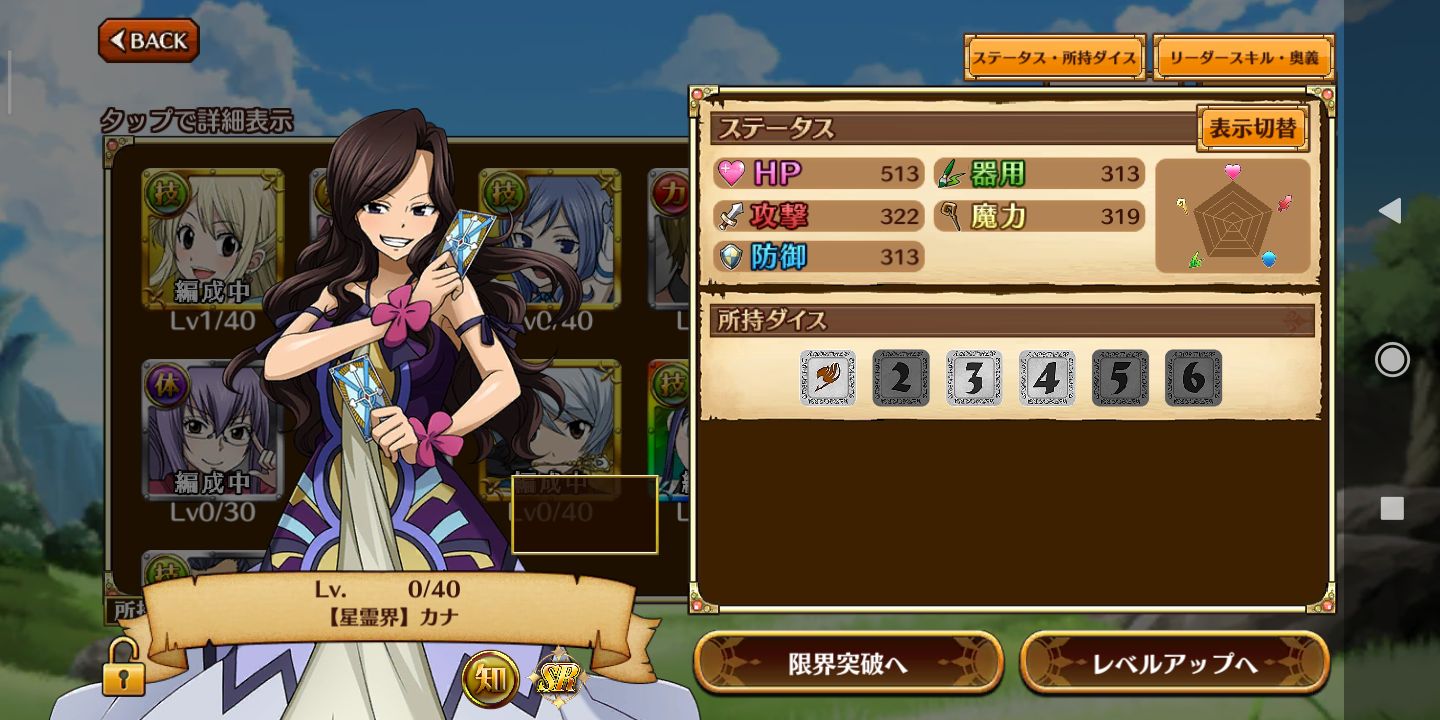Image resolution: width=1440 pixels, height=720 pixels.
Task: Go back using the BACK button
Action: [149, 40]
